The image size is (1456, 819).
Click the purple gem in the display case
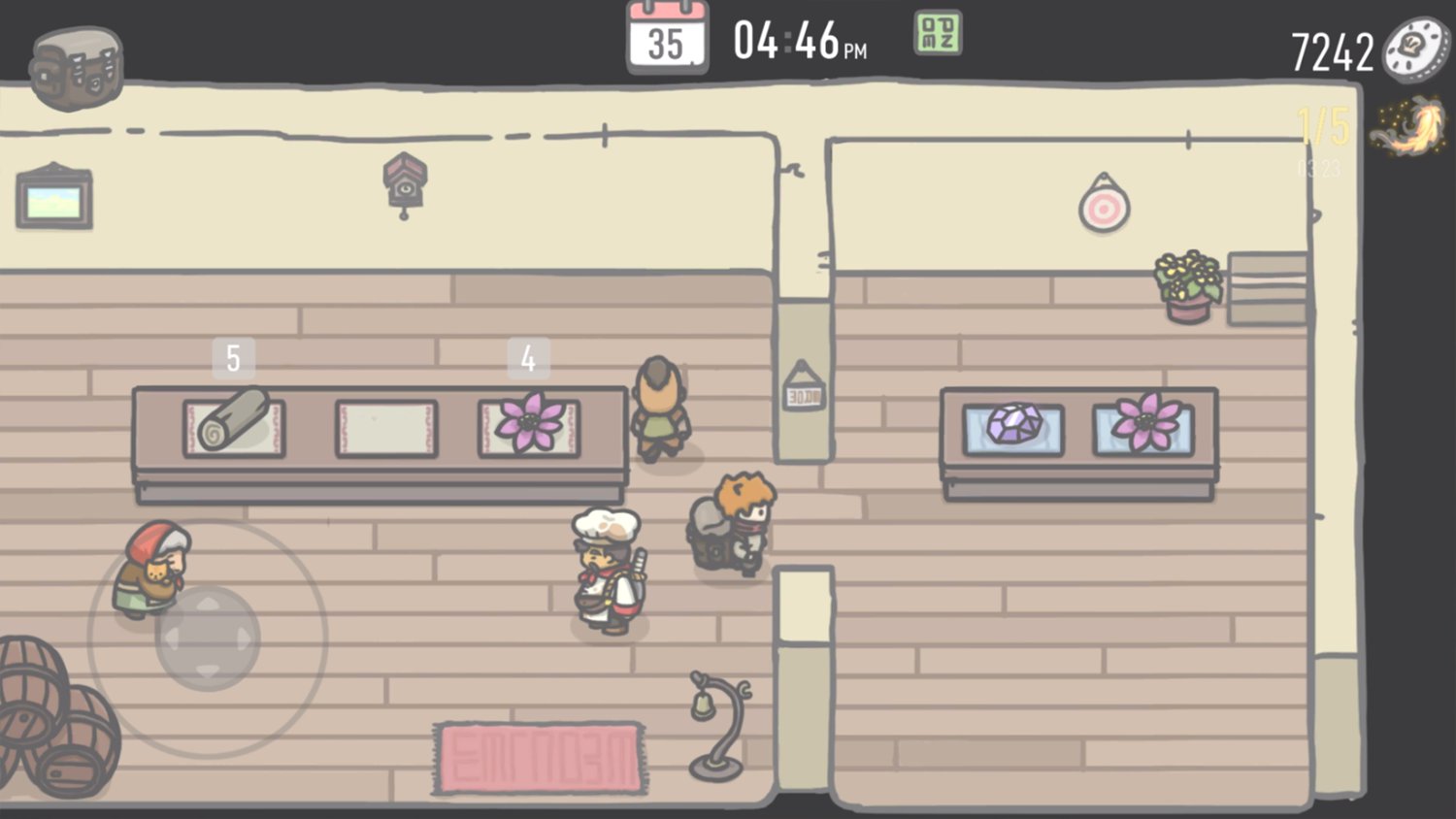pos(1015,425)
